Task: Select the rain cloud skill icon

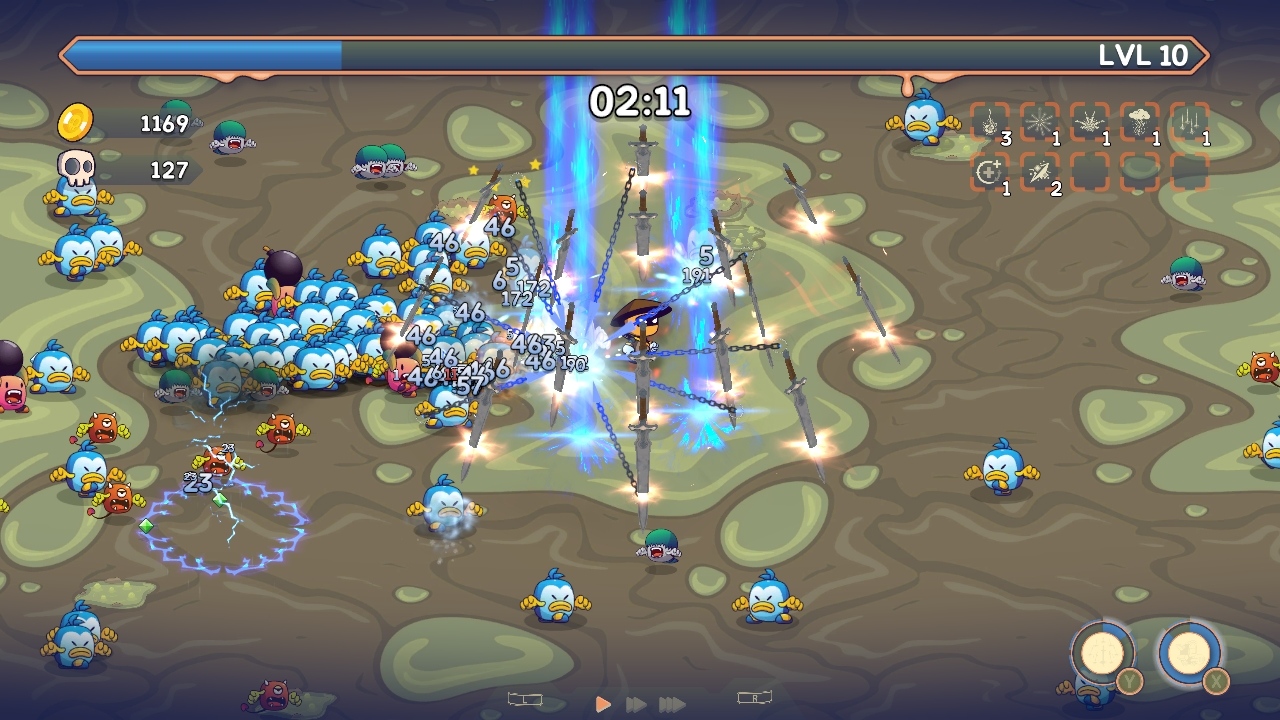Action: (1137, 122)
